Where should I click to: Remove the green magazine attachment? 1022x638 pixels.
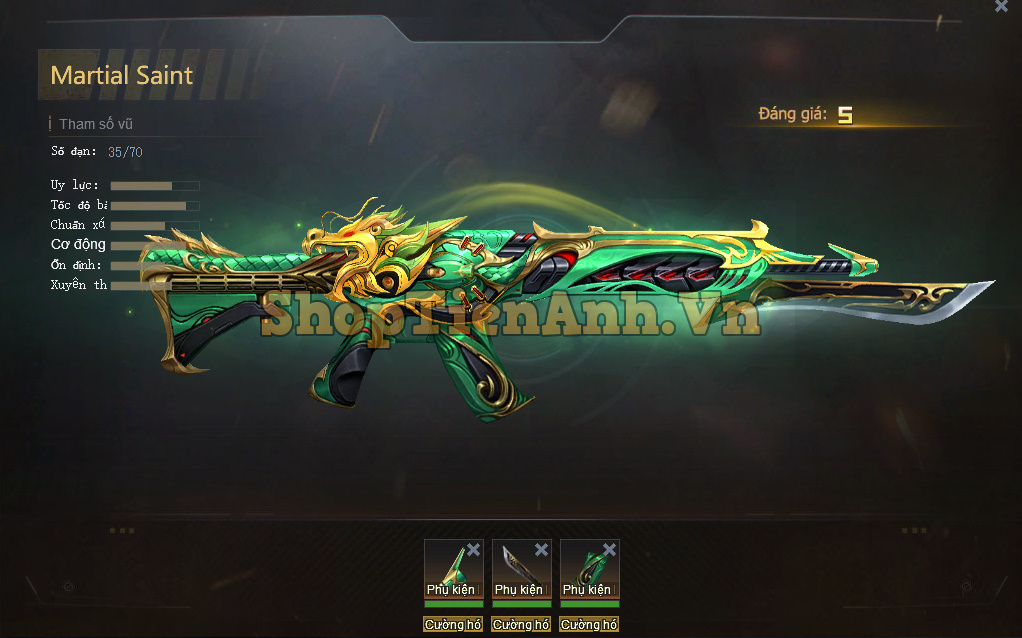click(x=609, y=550)
